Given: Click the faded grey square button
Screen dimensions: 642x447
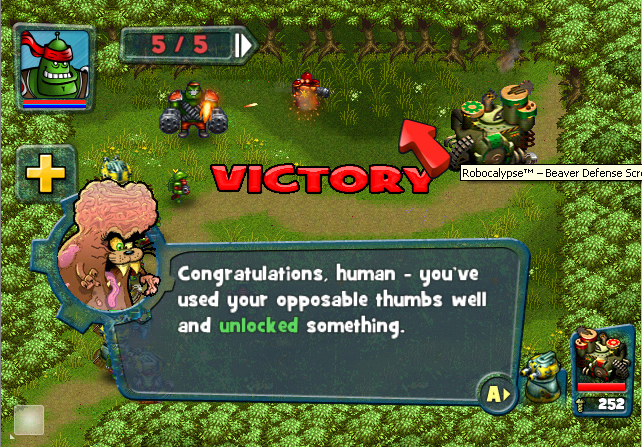Looking at the screenshot, I should coord(28,420).
